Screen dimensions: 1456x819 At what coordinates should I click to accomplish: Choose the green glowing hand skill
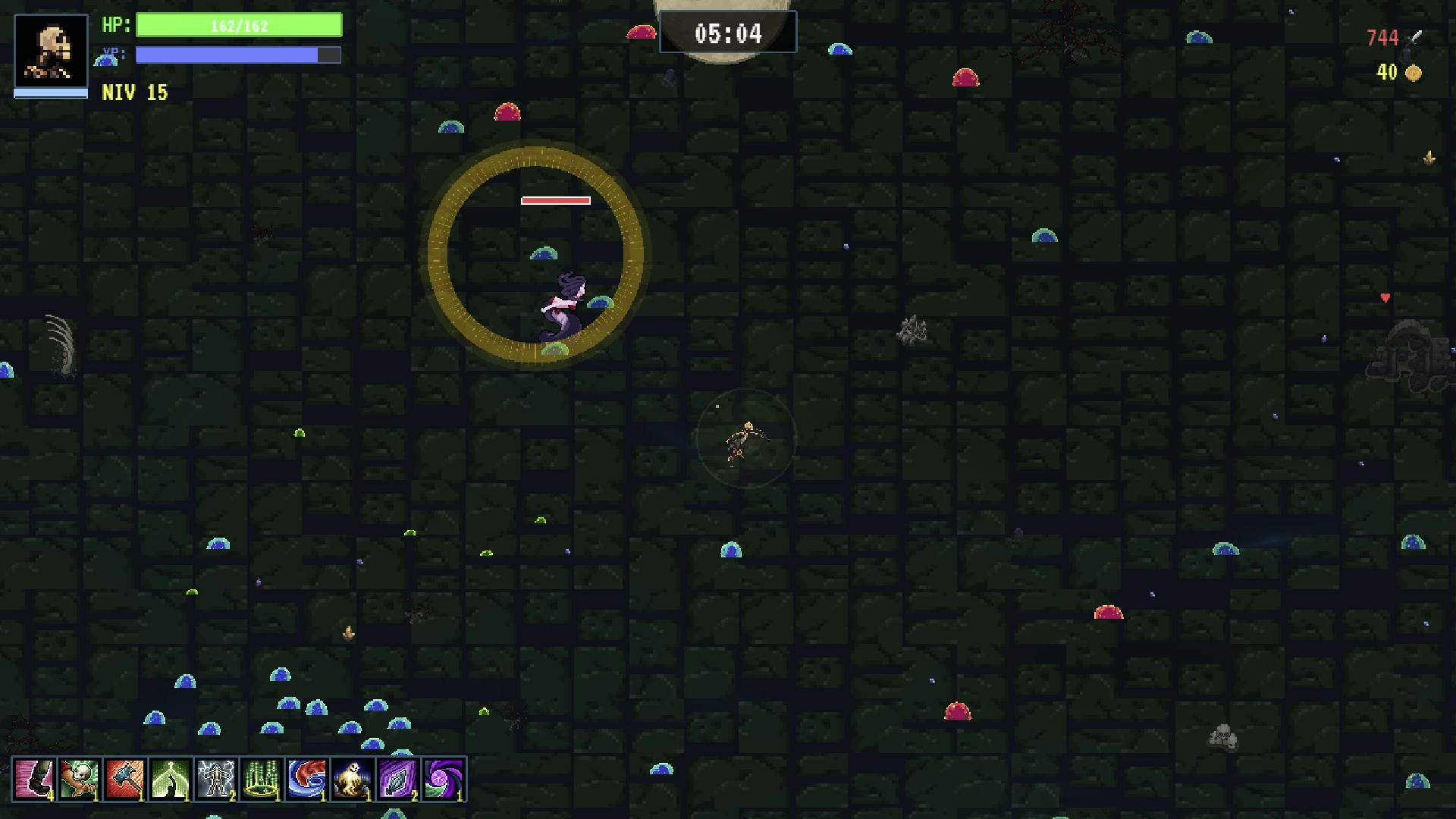click(x=171, y=779)
